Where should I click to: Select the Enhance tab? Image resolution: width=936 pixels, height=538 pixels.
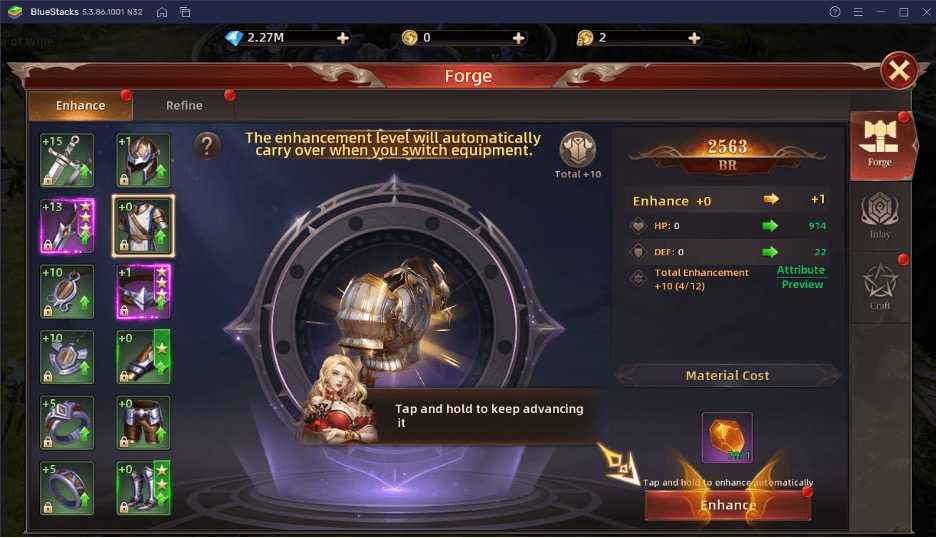(80, 106)
